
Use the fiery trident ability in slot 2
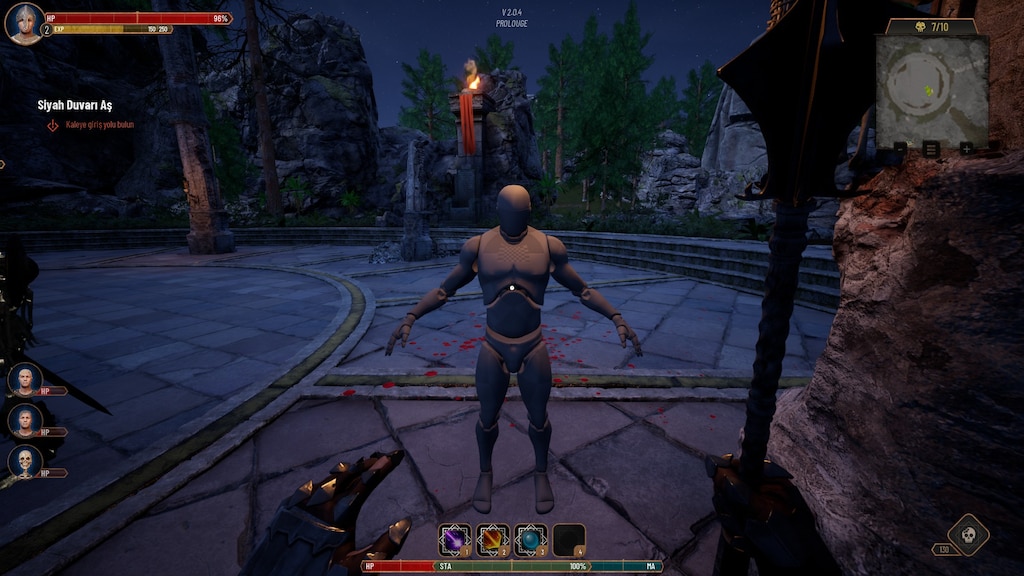(492, 540)
